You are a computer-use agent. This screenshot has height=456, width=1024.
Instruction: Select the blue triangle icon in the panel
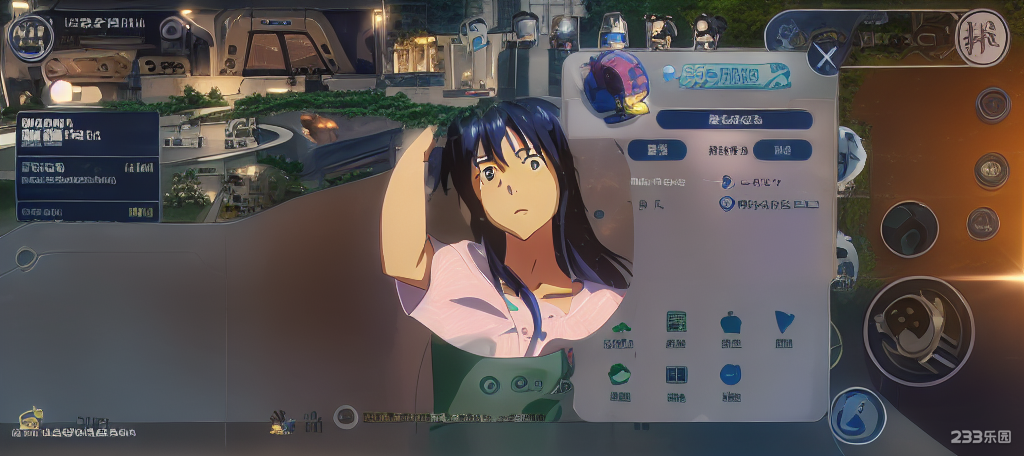[x=784, y=322]
